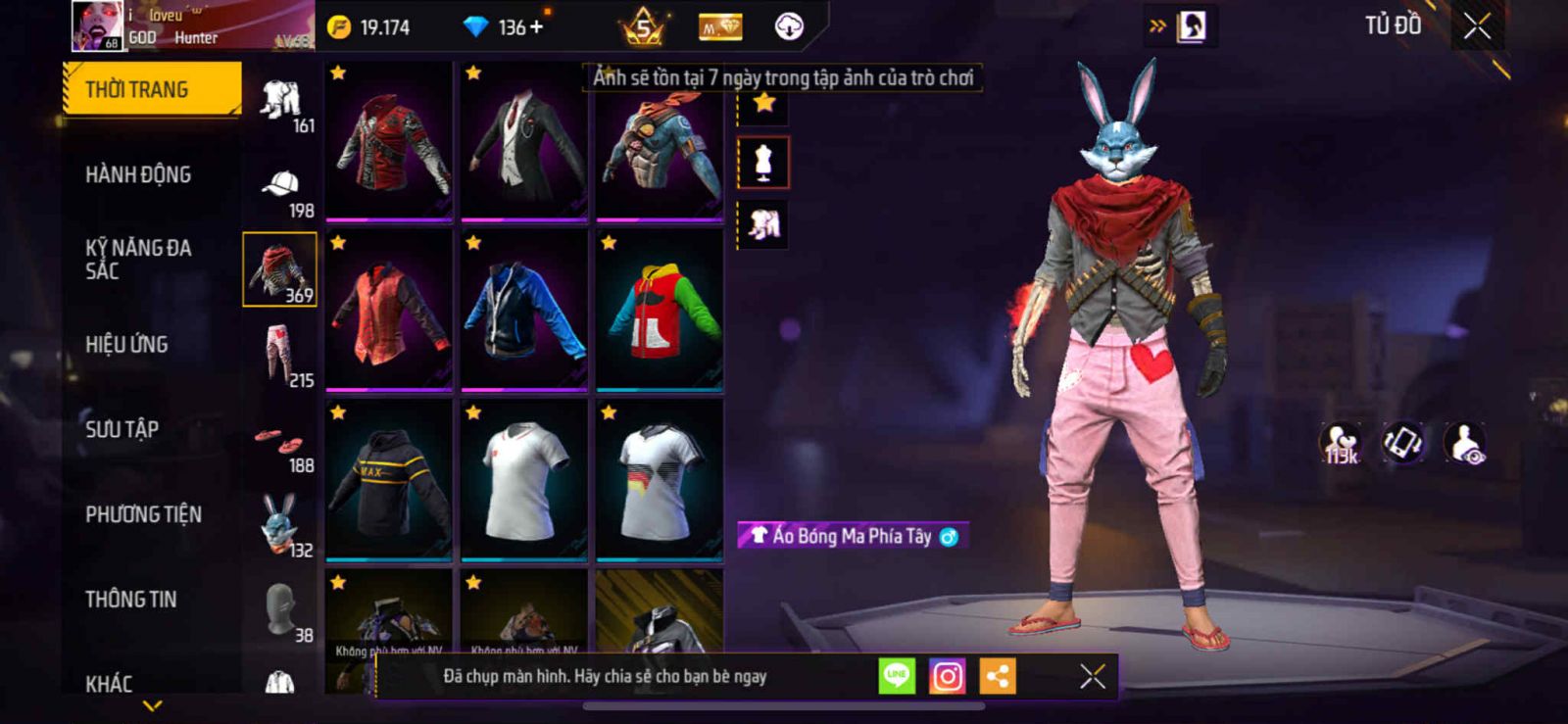
Task: Open the bunny mask category
Action: pos(279,524)
